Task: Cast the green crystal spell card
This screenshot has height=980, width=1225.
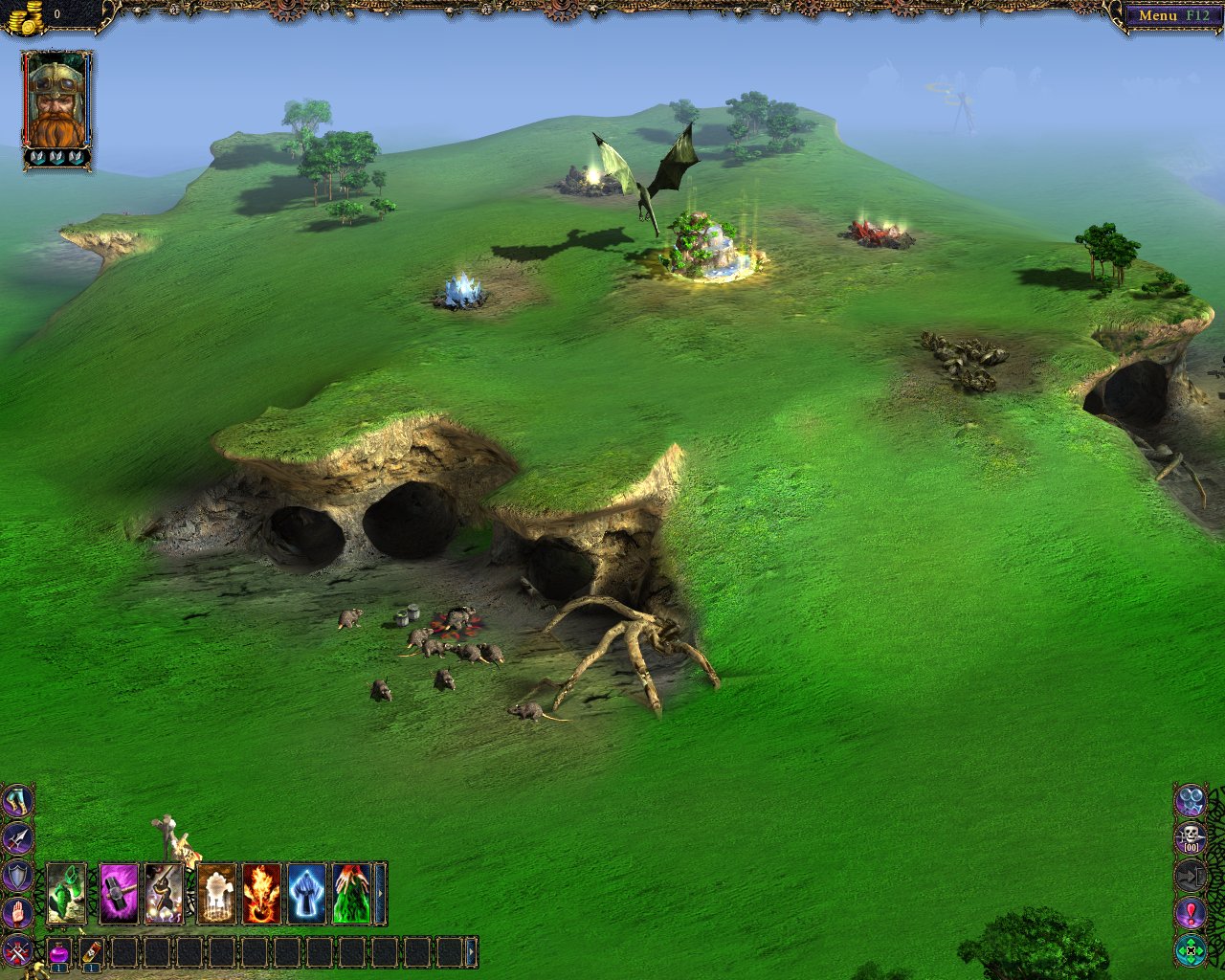Action: tap(66, 894)
